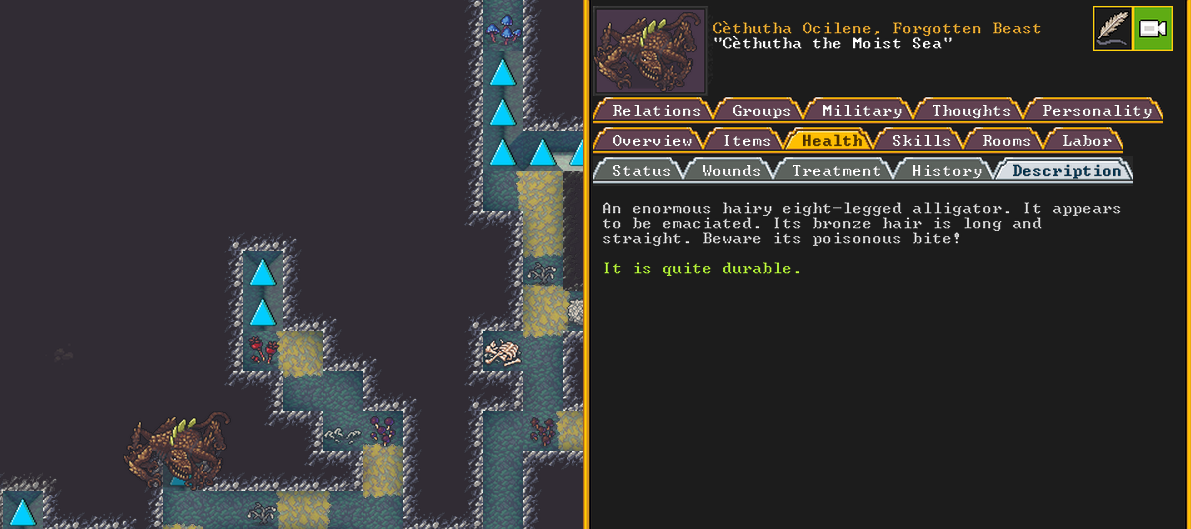Click the highlighted Health tab

[831, 141]
